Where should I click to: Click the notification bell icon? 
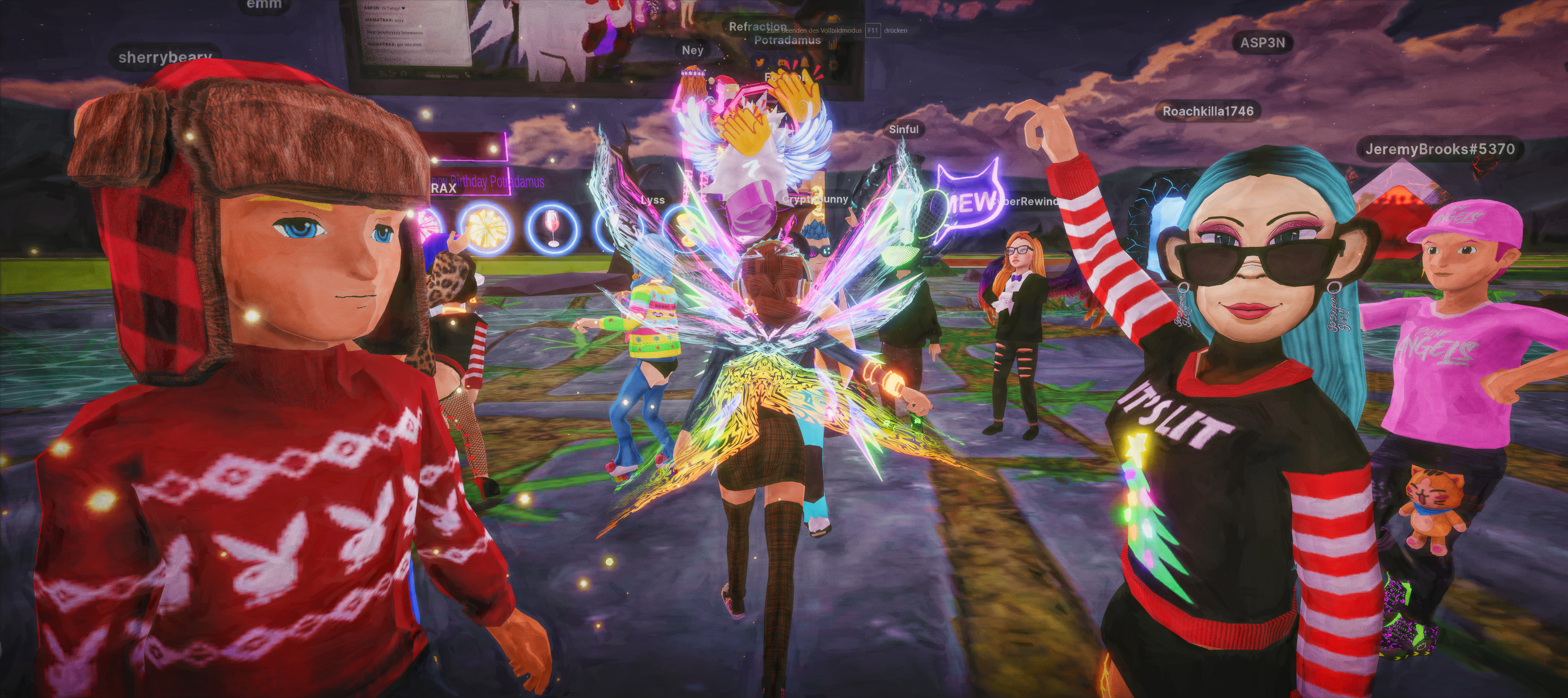[805, 62]
